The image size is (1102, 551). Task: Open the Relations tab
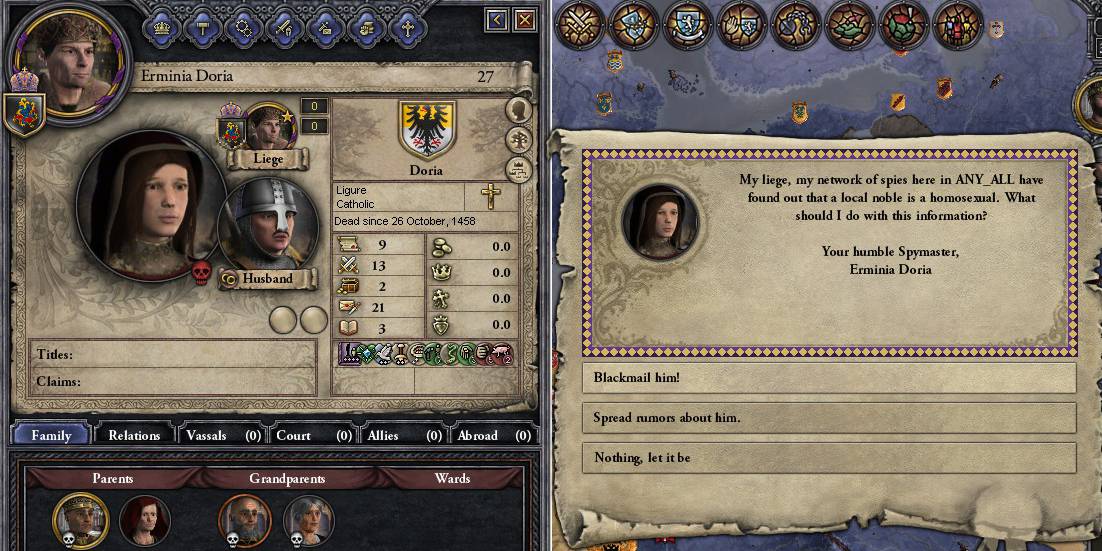pyautogui.click(x=134, y=435)
